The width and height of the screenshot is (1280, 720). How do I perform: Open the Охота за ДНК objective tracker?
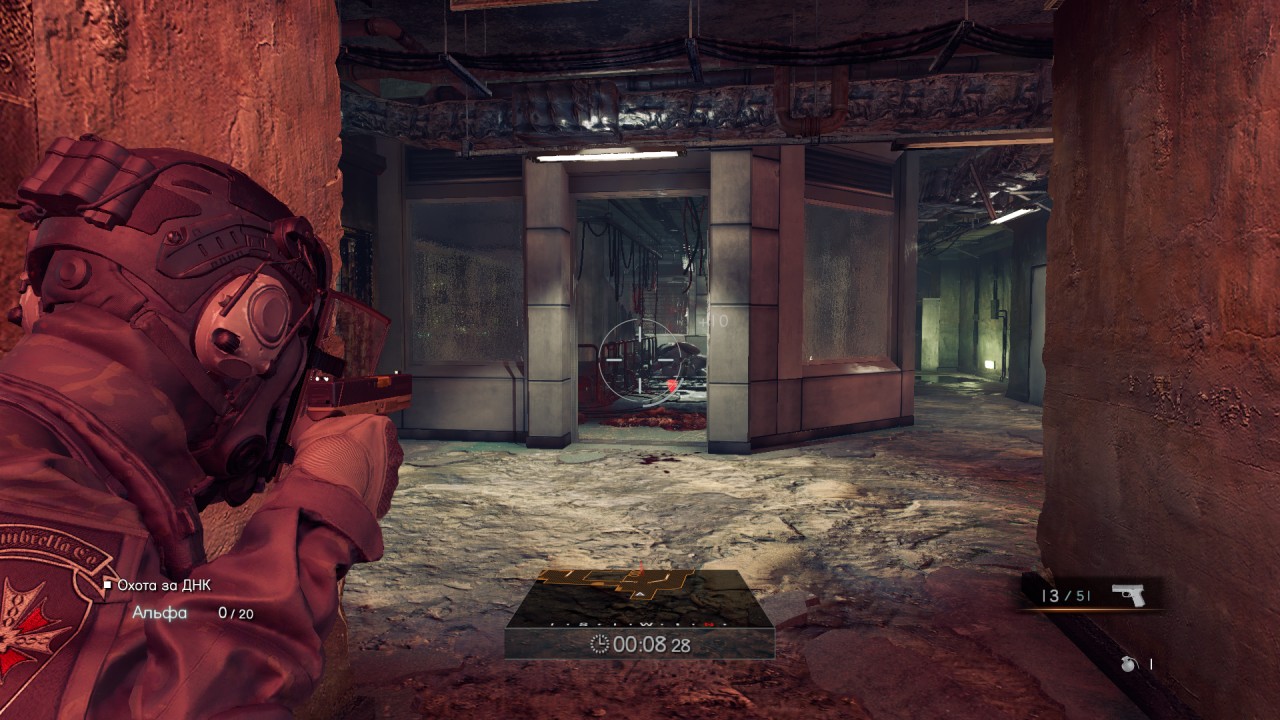[163, 585]
